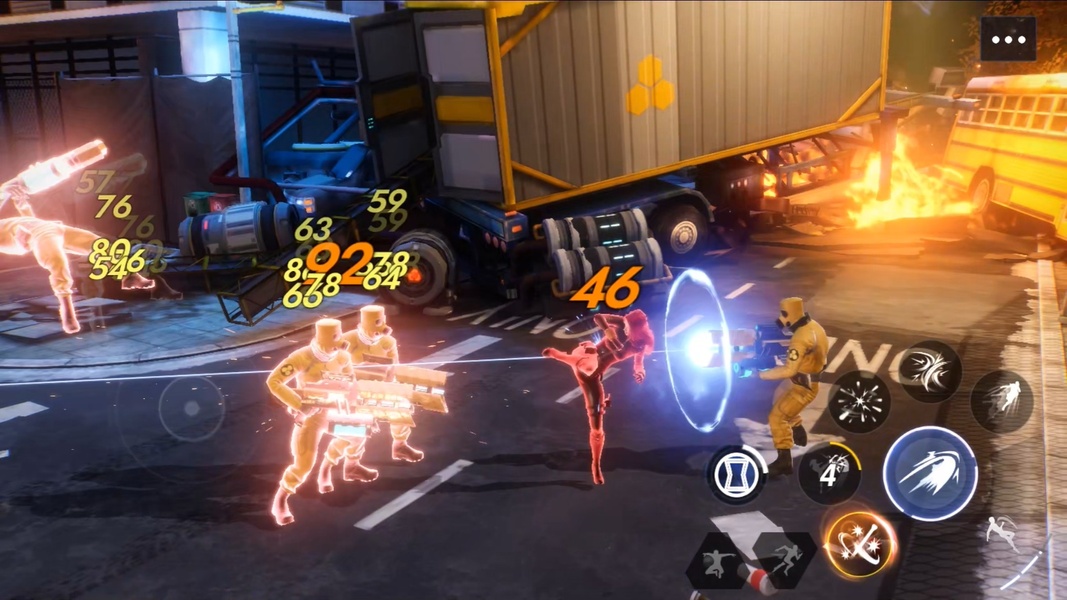Activate the spark burst skill icon
Viewport: 1067px width, 600px height.
click(x=859, y=402)
